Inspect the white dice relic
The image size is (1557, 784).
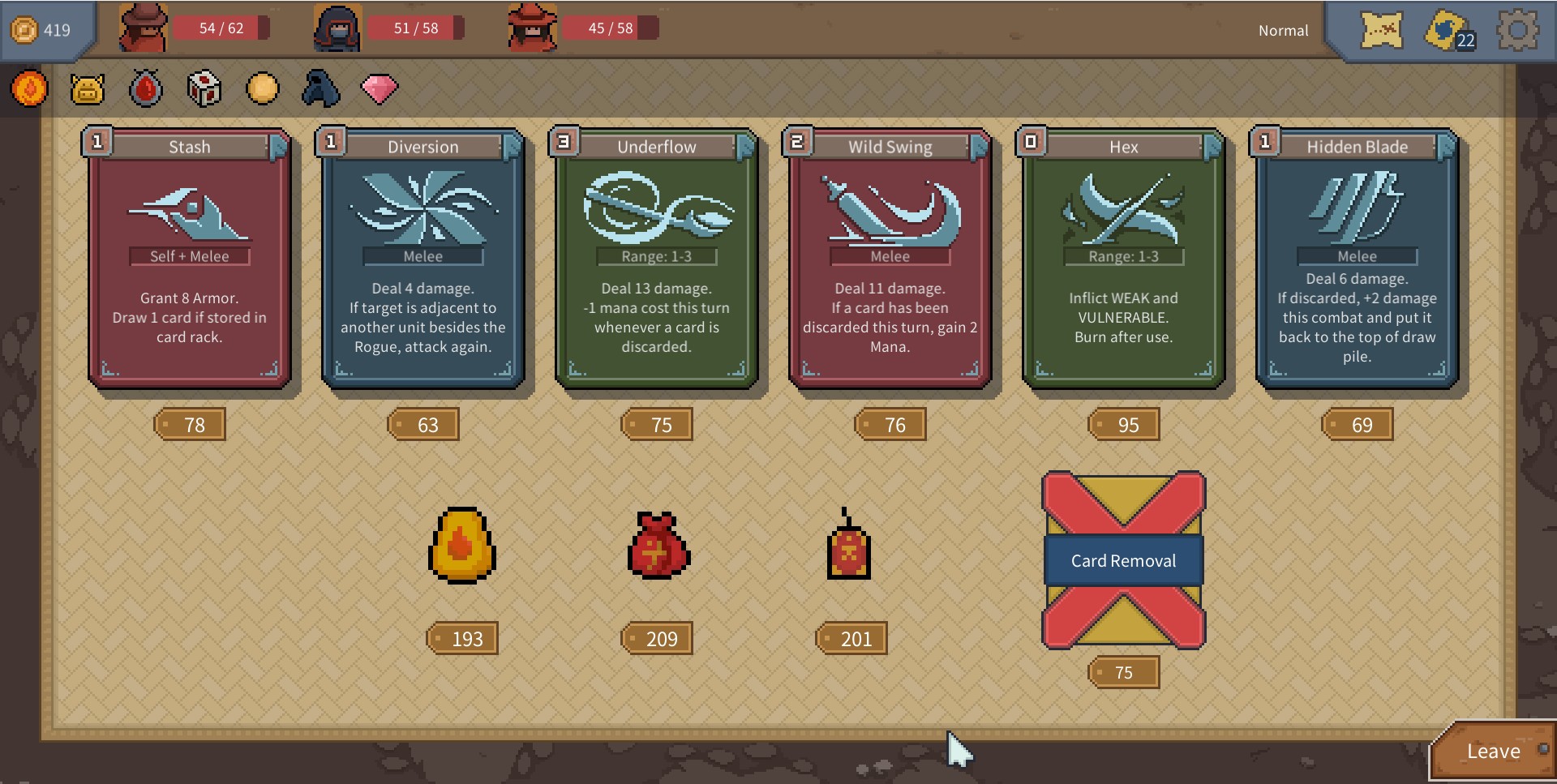(204, 88)
